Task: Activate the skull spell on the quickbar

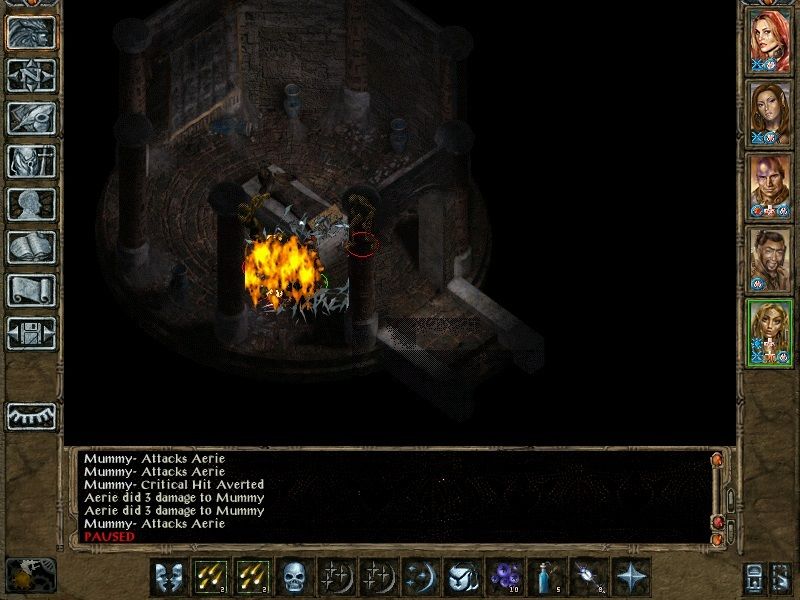Action: point(292,577)
